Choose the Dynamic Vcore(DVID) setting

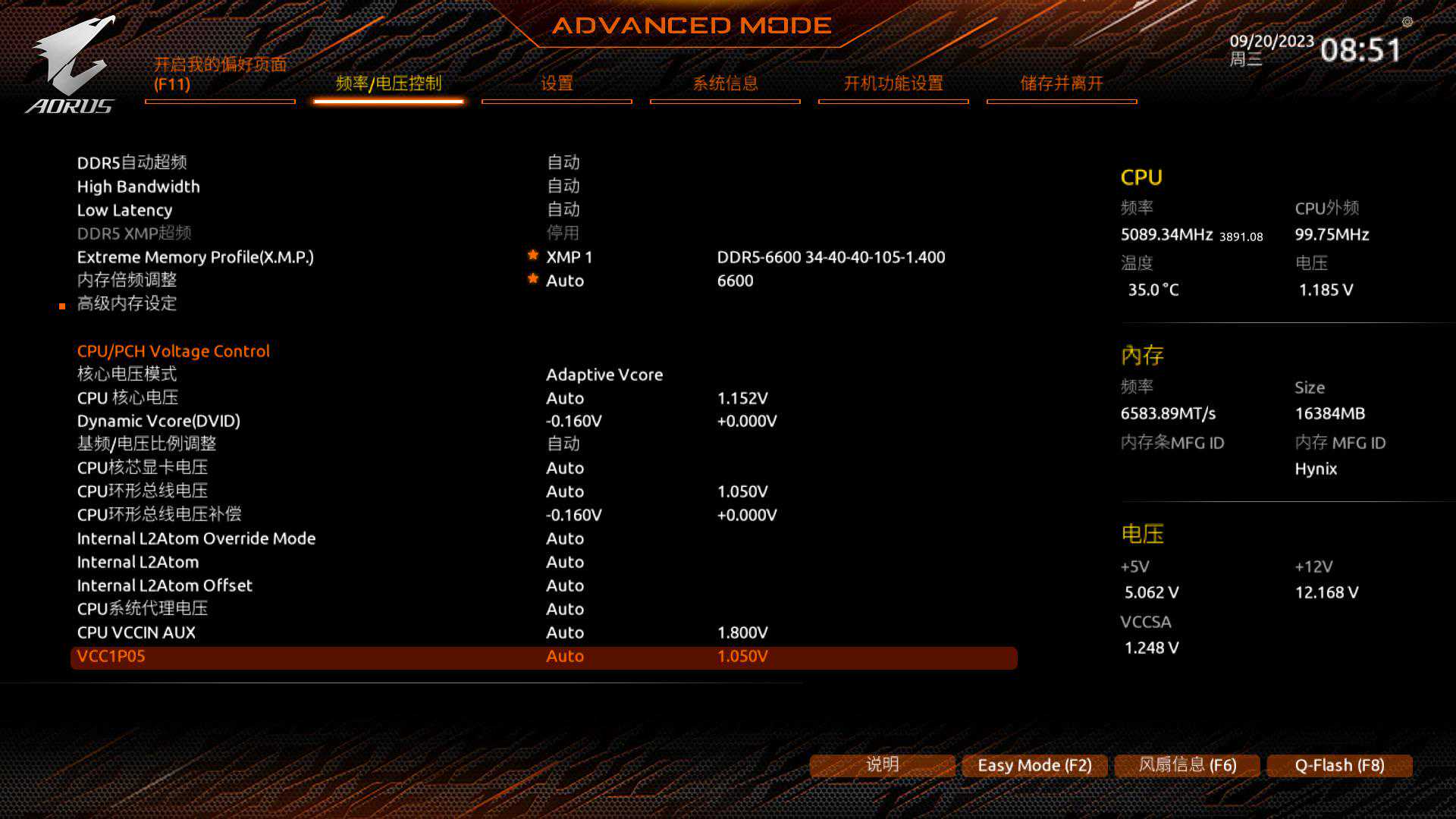pyautogui.click(x=158, y=421)
